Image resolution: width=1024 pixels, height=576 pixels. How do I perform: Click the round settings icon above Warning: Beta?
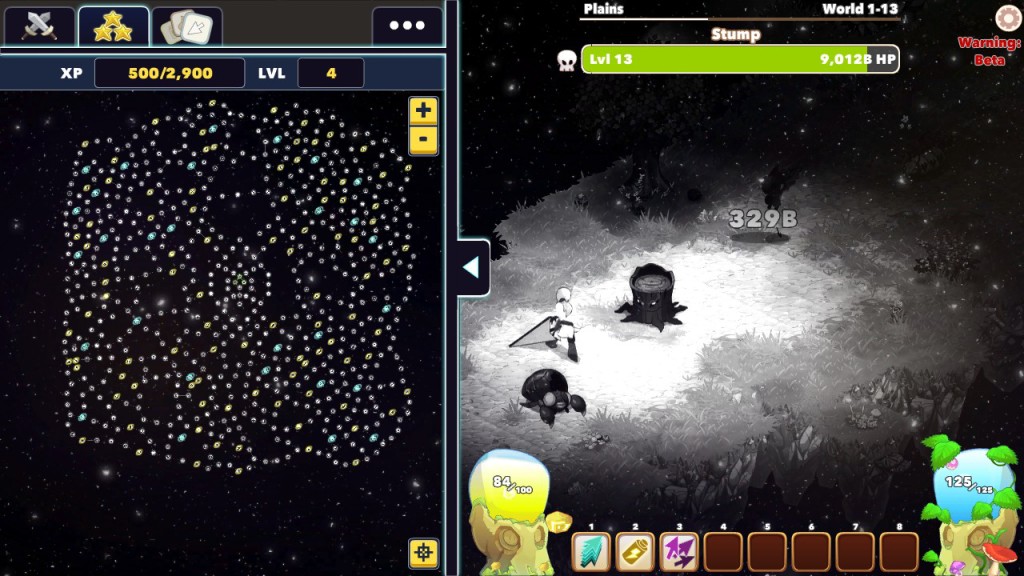(x=1007, y=18)
